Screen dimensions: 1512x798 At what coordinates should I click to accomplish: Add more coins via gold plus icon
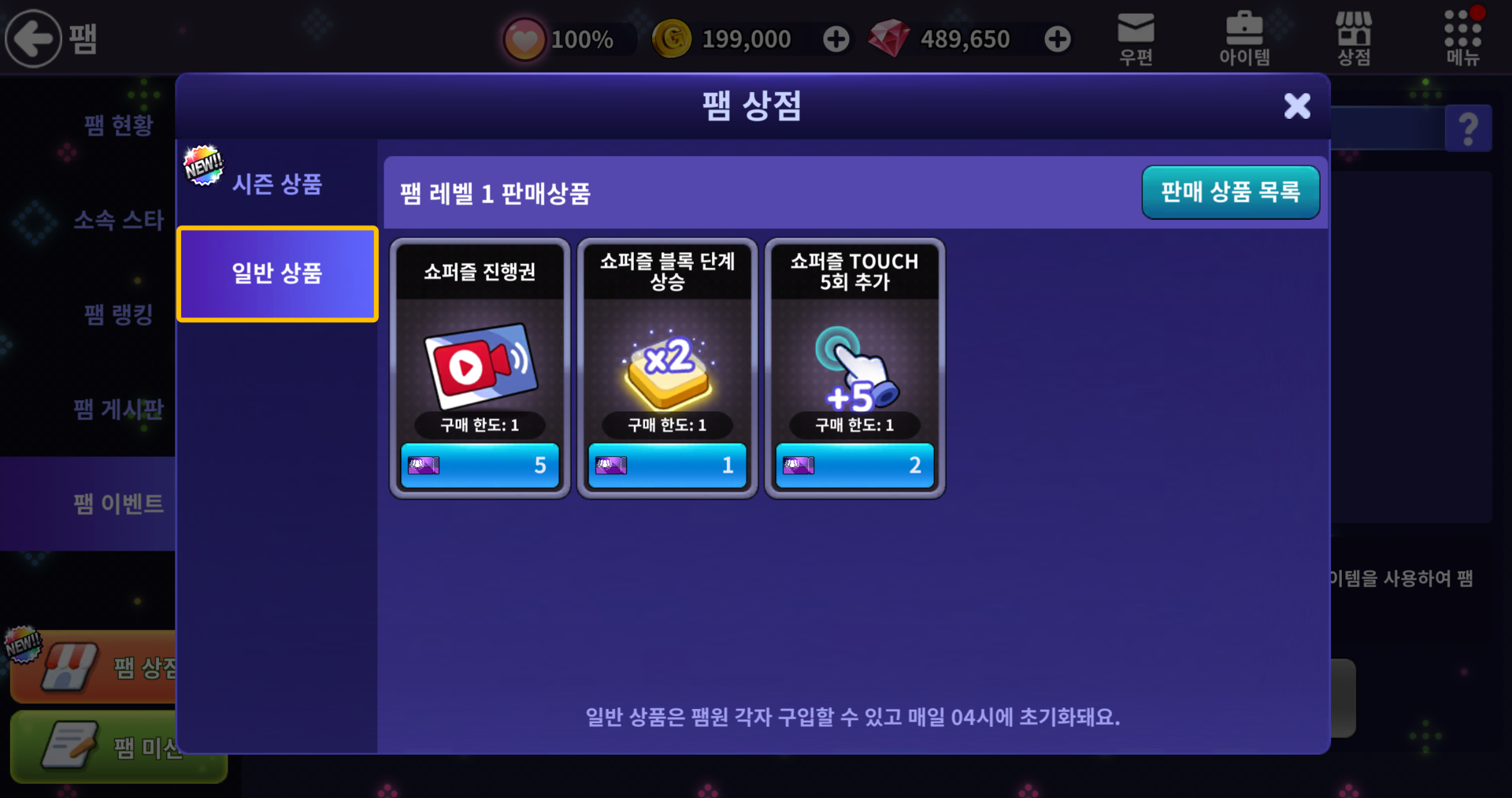pos(836,38)
